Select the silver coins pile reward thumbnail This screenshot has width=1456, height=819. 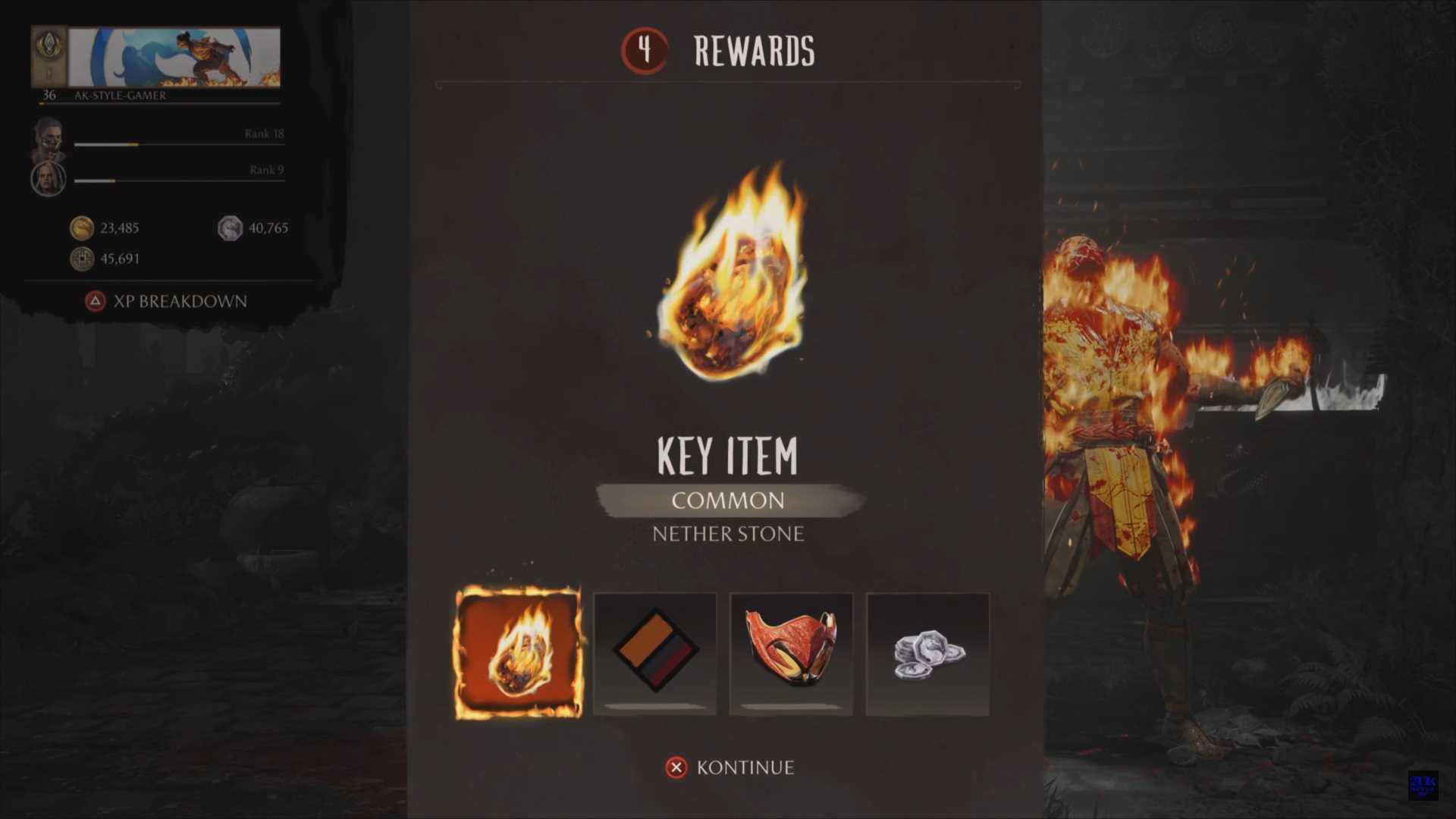[927, 654]
